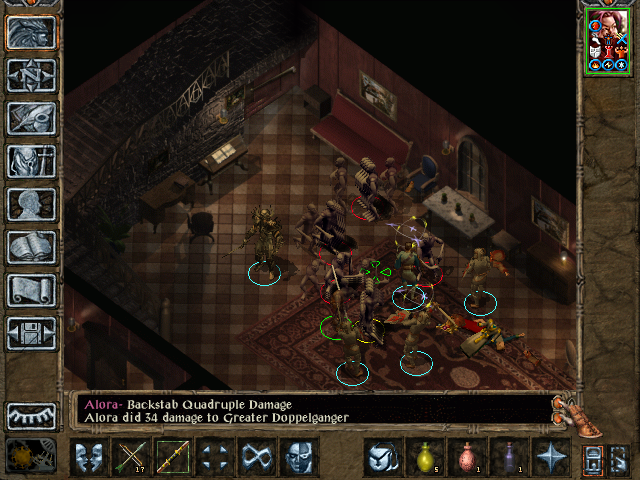
Task: Open the mage spellbook
Action: pos(31,247)
